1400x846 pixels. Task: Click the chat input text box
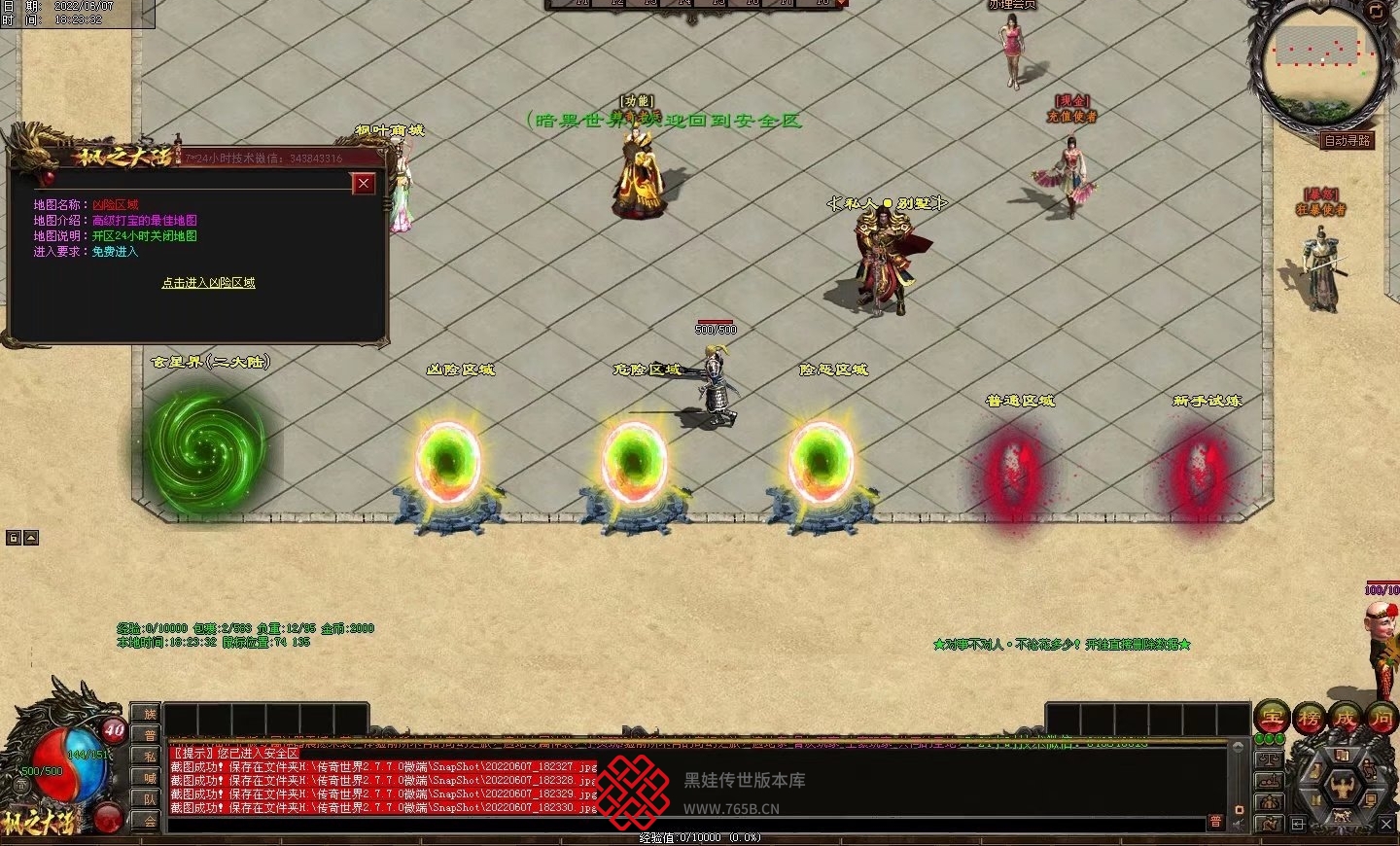pos(681,824)
